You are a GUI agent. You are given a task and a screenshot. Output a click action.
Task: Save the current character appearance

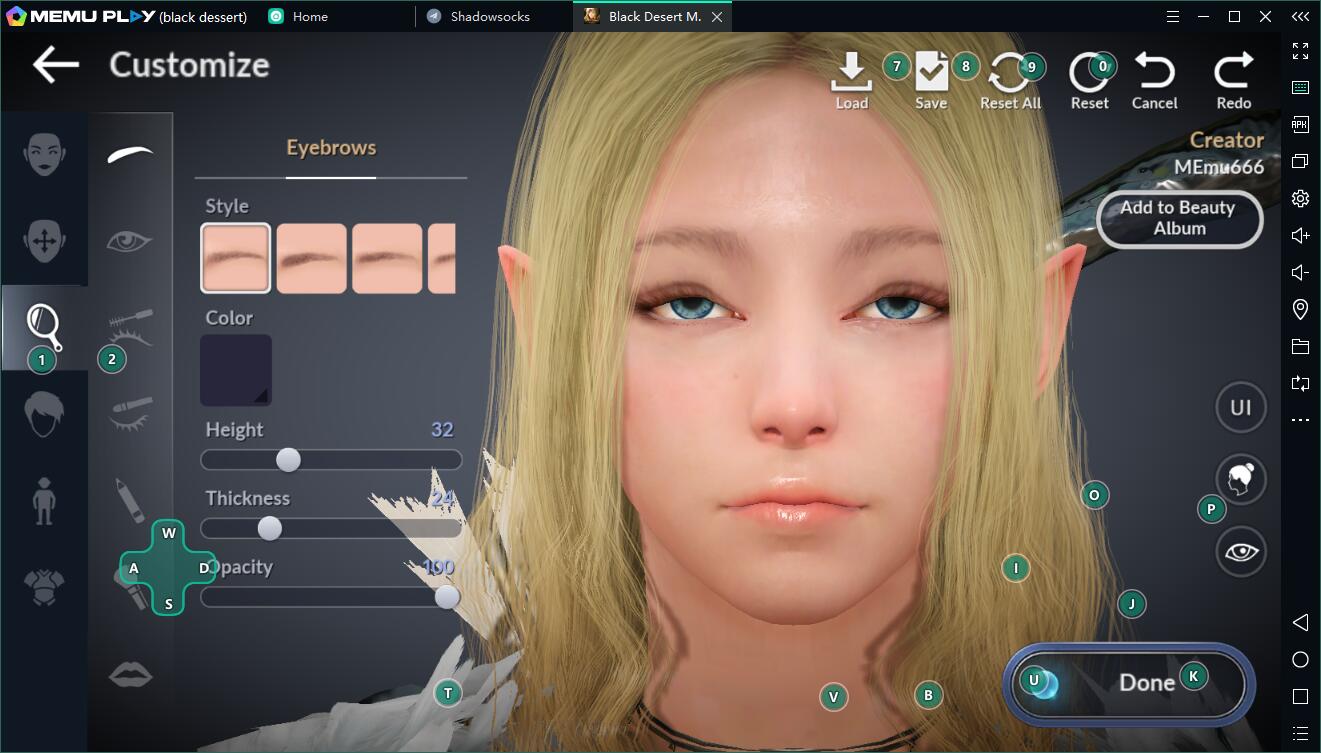931,80
